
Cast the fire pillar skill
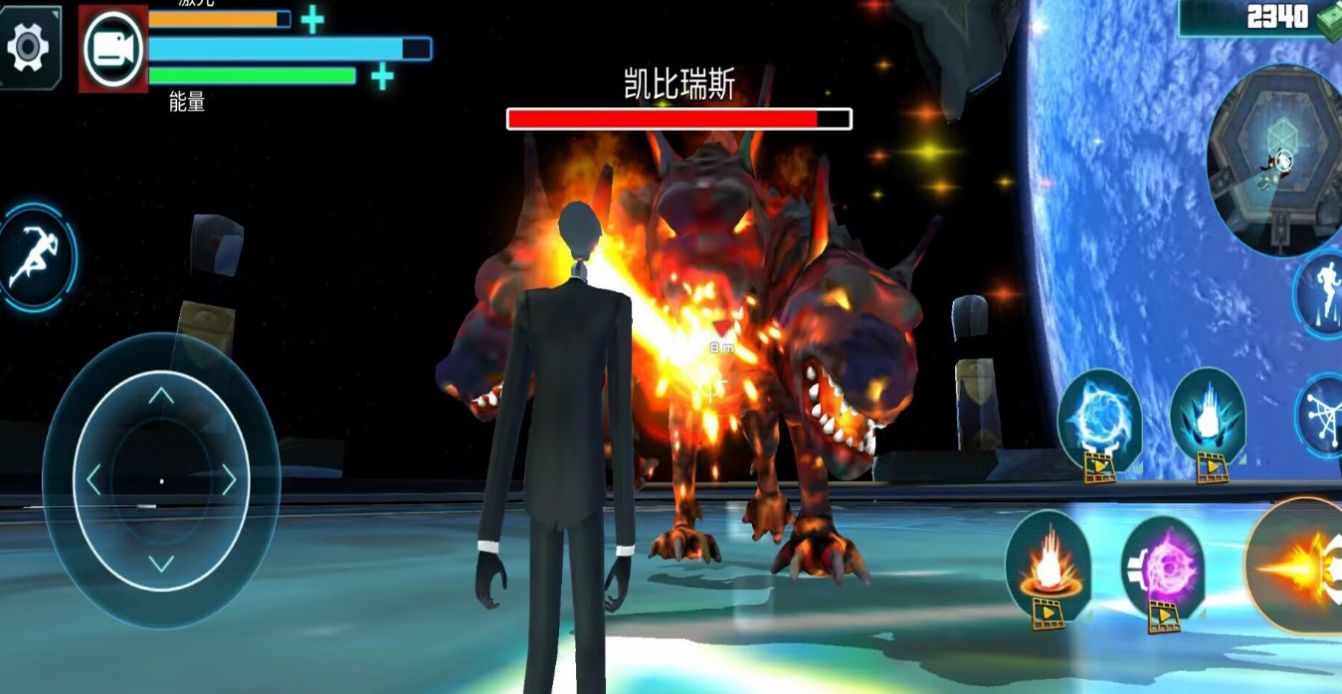tap(1047, 563)
